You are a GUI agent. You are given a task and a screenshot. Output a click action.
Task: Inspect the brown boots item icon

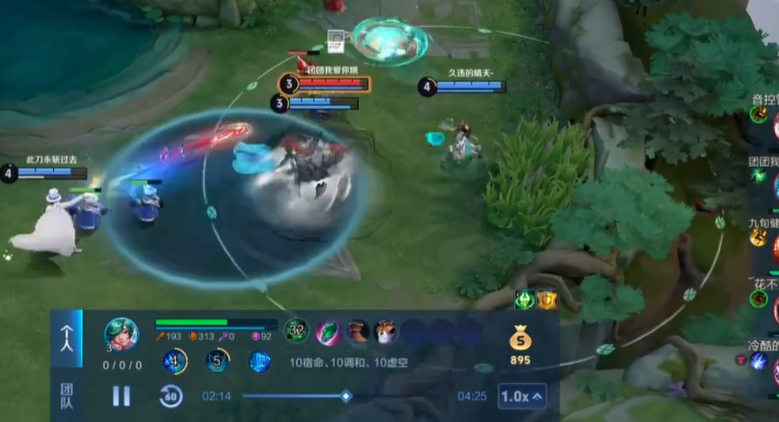pyautogui.click(x=357, y=332)
